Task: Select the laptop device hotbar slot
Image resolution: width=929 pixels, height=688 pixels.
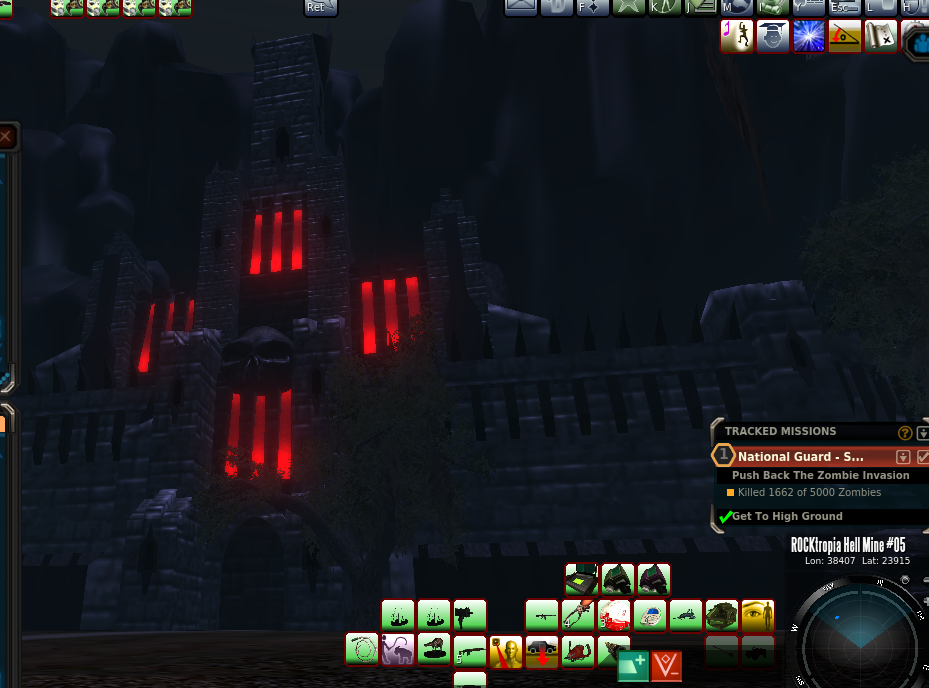Action: pyautogui.click(x=582, y=579)
